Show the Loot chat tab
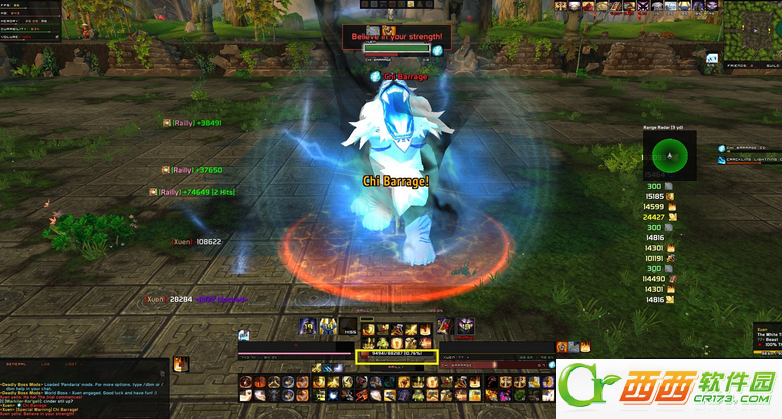Viewport: 782px width, 419px height. 68,366
